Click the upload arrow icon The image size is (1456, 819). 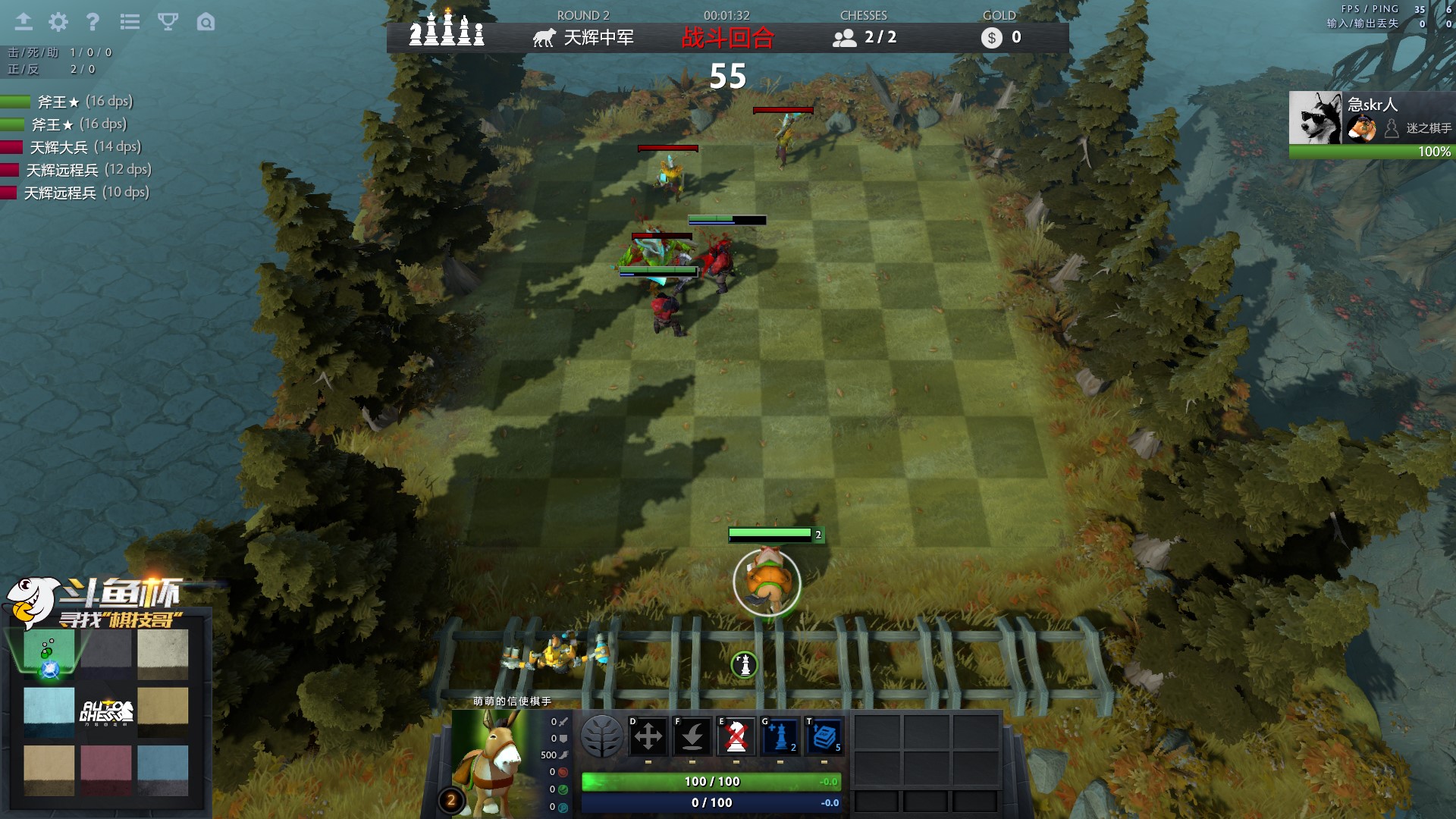click(24, 22)
